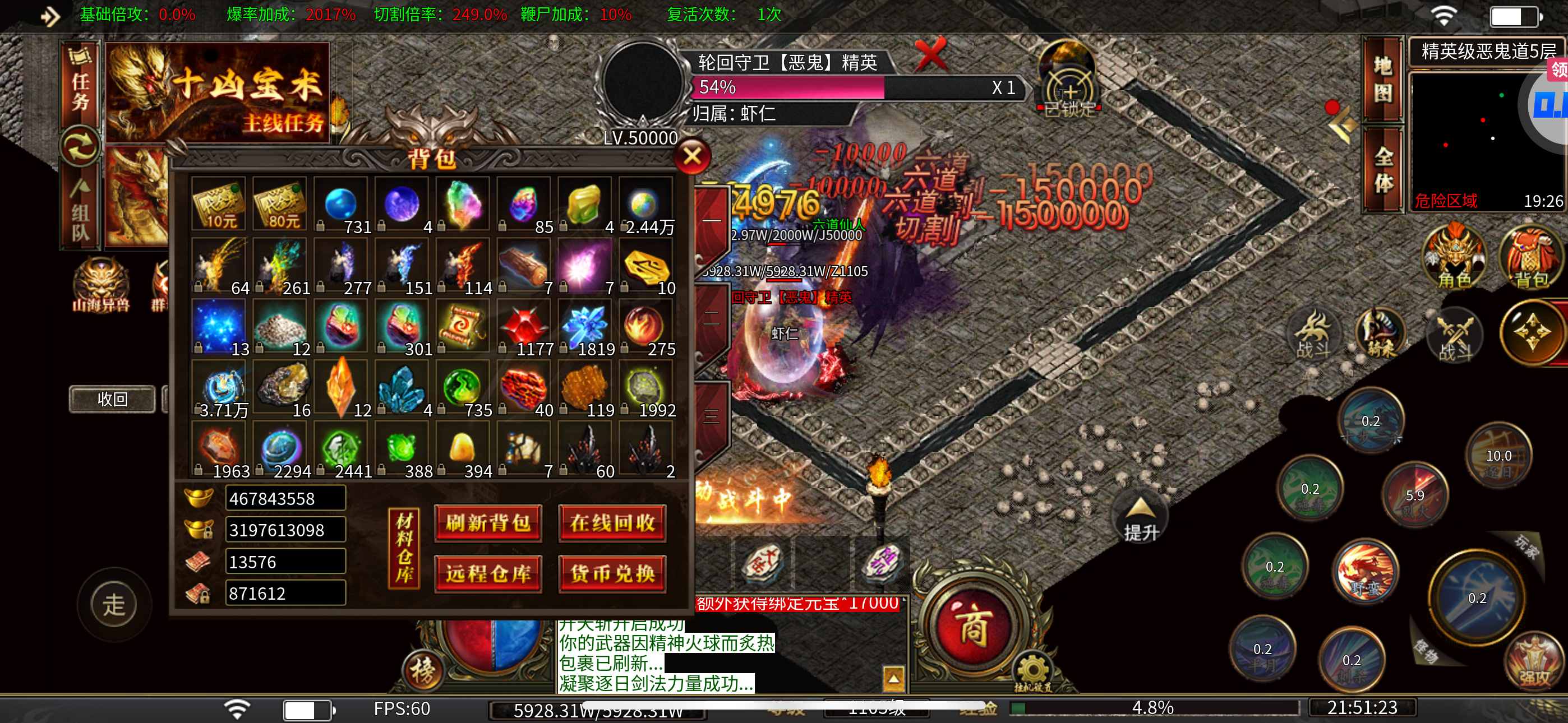Open the 角色 character sheet icon
Image resolution: width=1568 pixels, height=723 pixels.
point(1454,257)
